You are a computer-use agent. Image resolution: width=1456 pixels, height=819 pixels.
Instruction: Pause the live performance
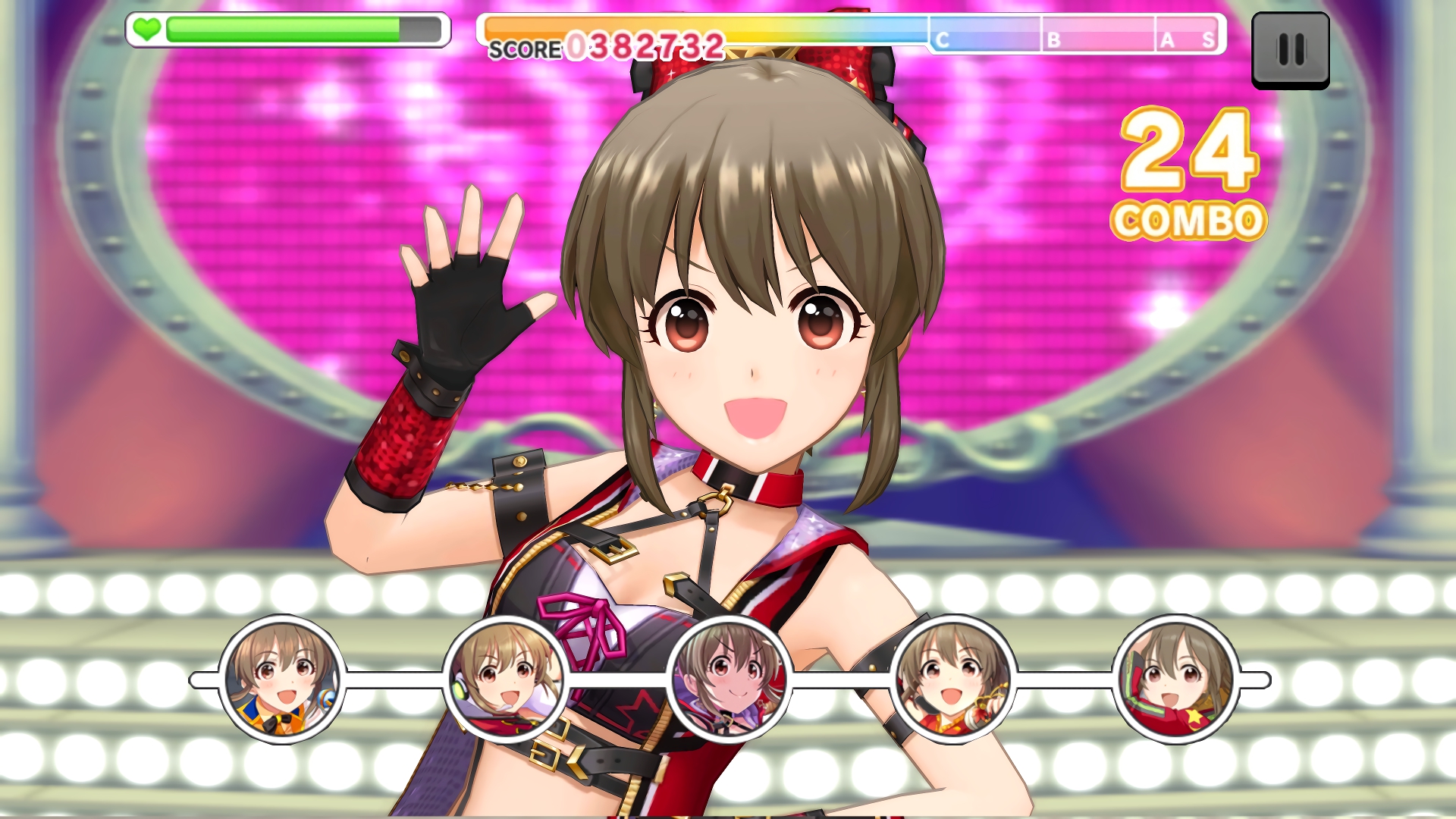coord(1290,50)
